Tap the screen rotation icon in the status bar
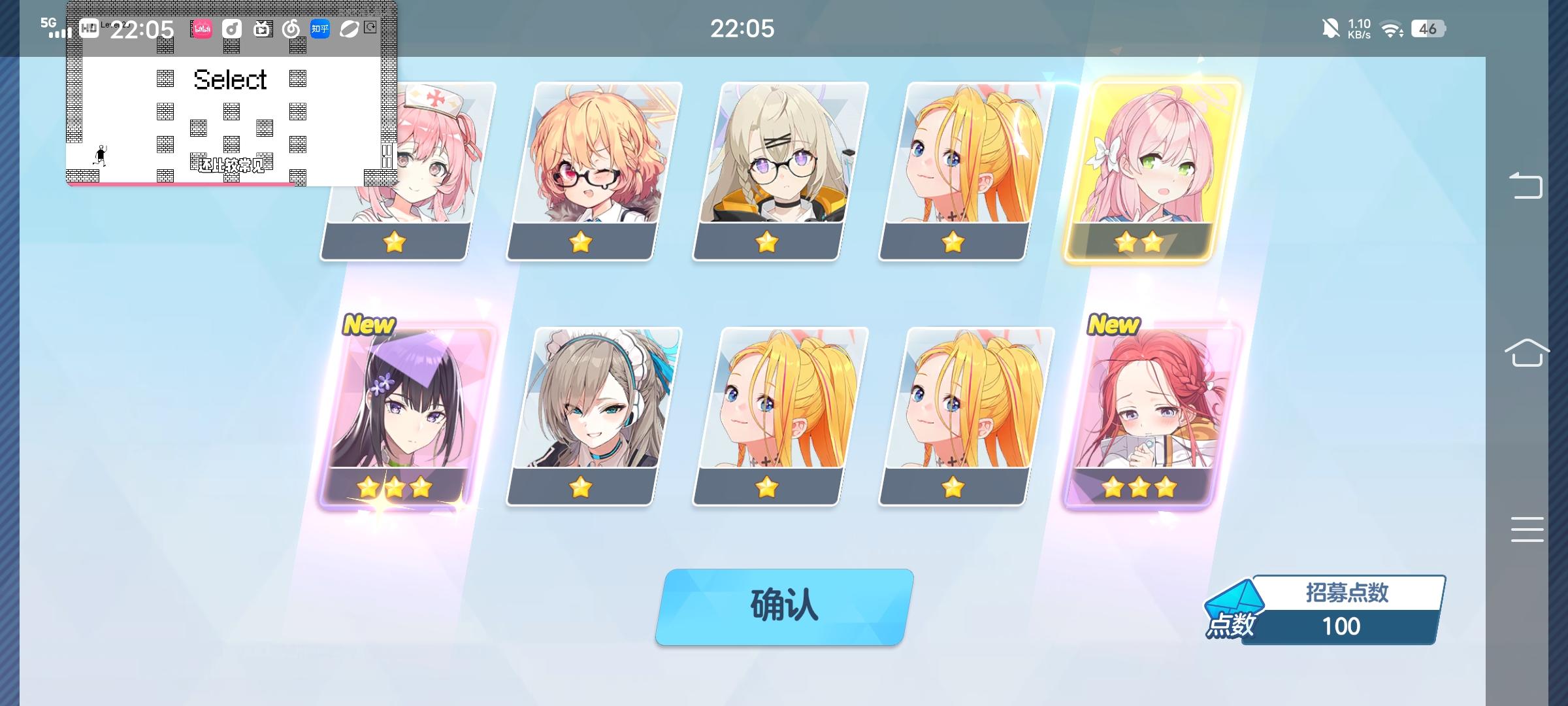This screenshot has width=1568, height=706. (x=370, y=28)
